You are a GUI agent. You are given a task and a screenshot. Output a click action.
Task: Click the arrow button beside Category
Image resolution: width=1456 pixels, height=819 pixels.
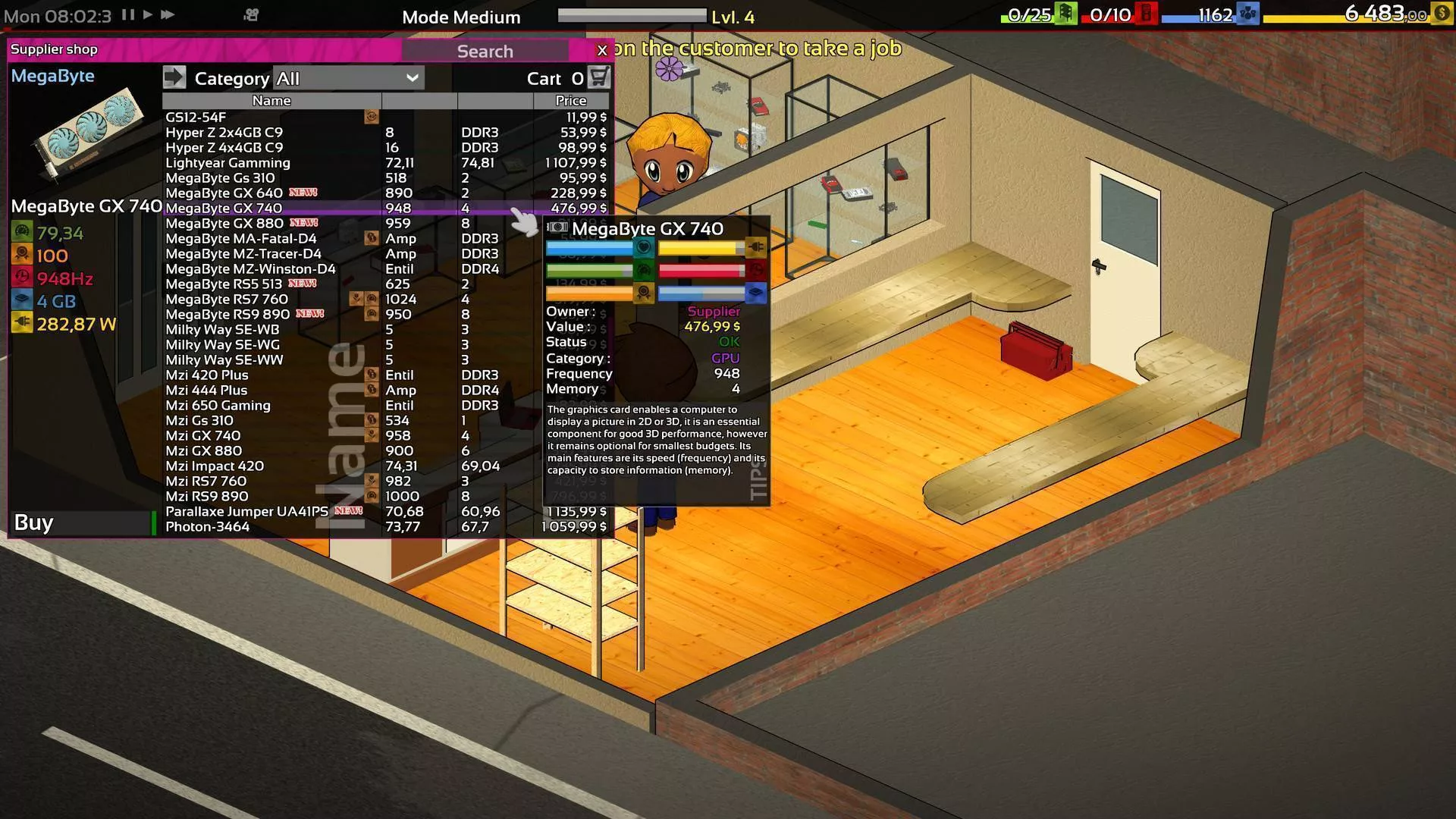tap(174, 77)
